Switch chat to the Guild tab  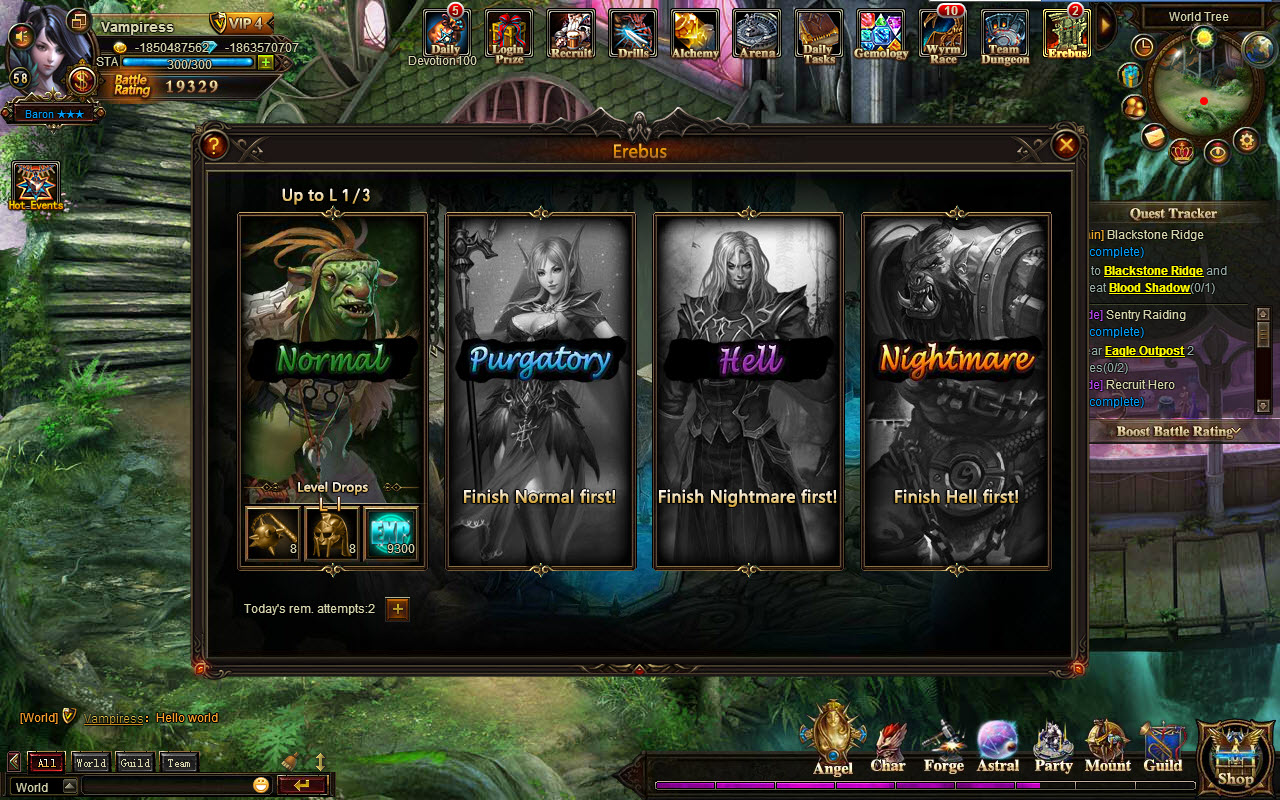point(134,762)
